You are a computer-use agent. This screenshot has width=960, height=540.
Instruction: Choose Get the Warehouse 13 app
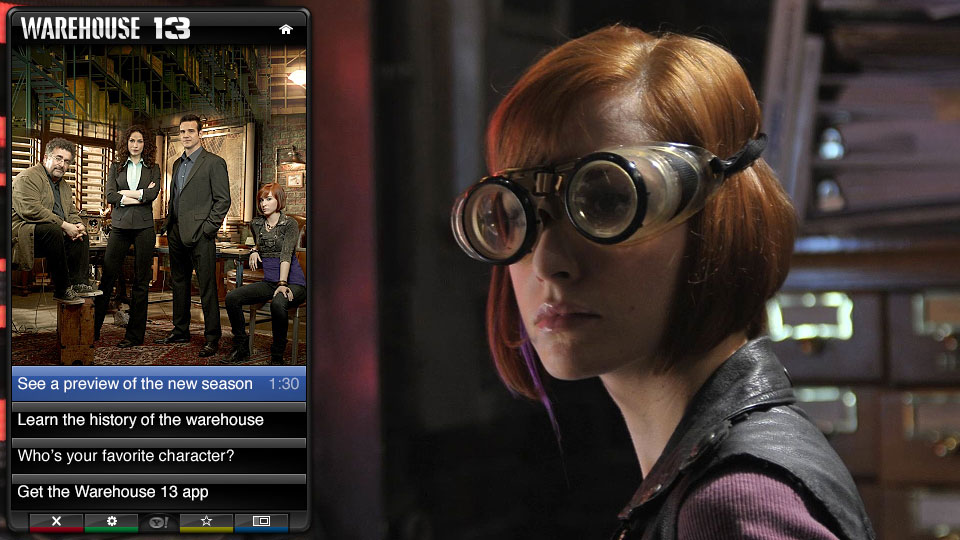point(159,492)
